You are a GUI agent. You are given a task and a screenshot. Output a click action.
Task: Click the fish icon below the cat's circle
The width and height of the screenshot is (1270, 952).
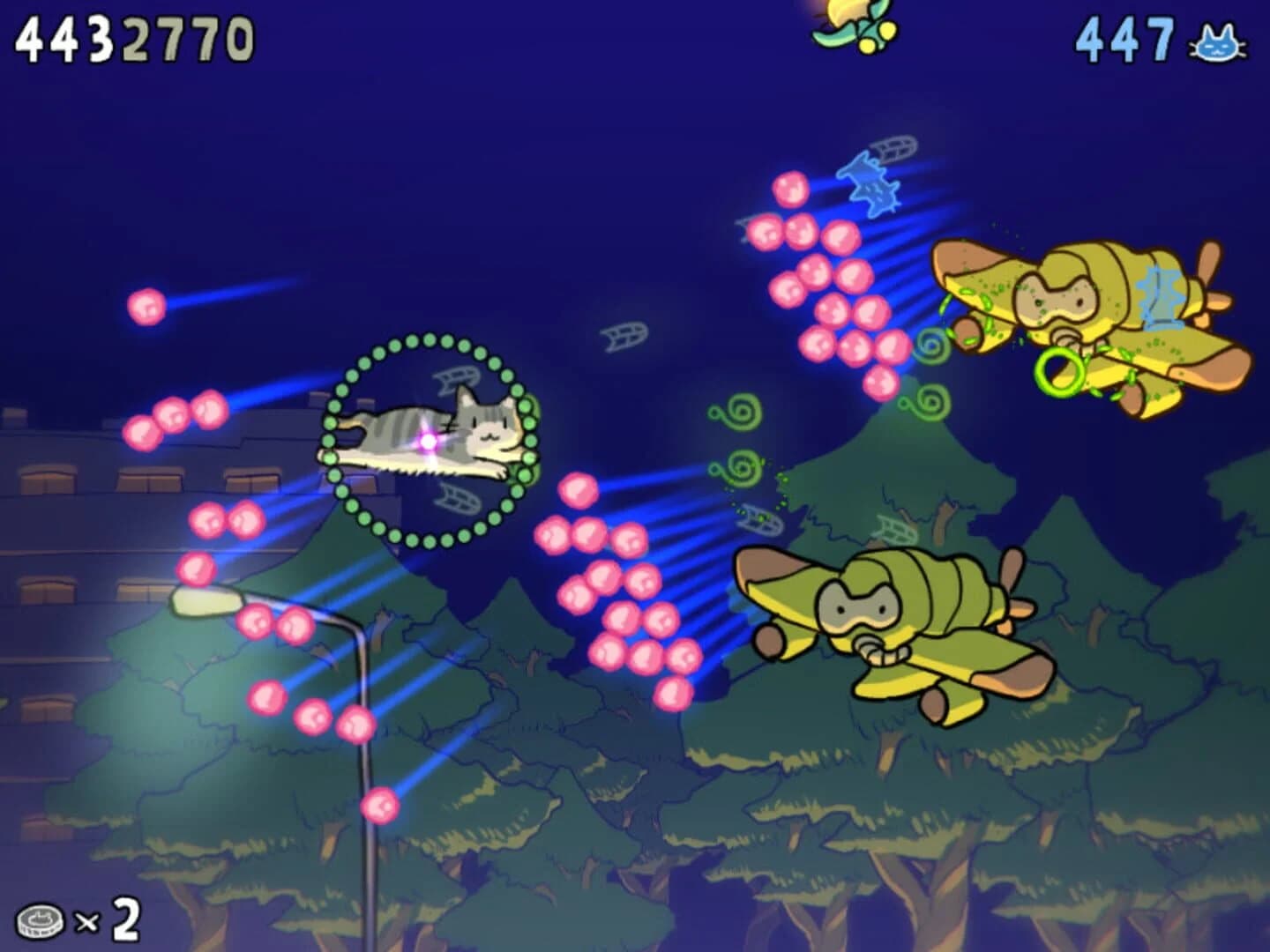pyautogui.click(x=459, y=498)
